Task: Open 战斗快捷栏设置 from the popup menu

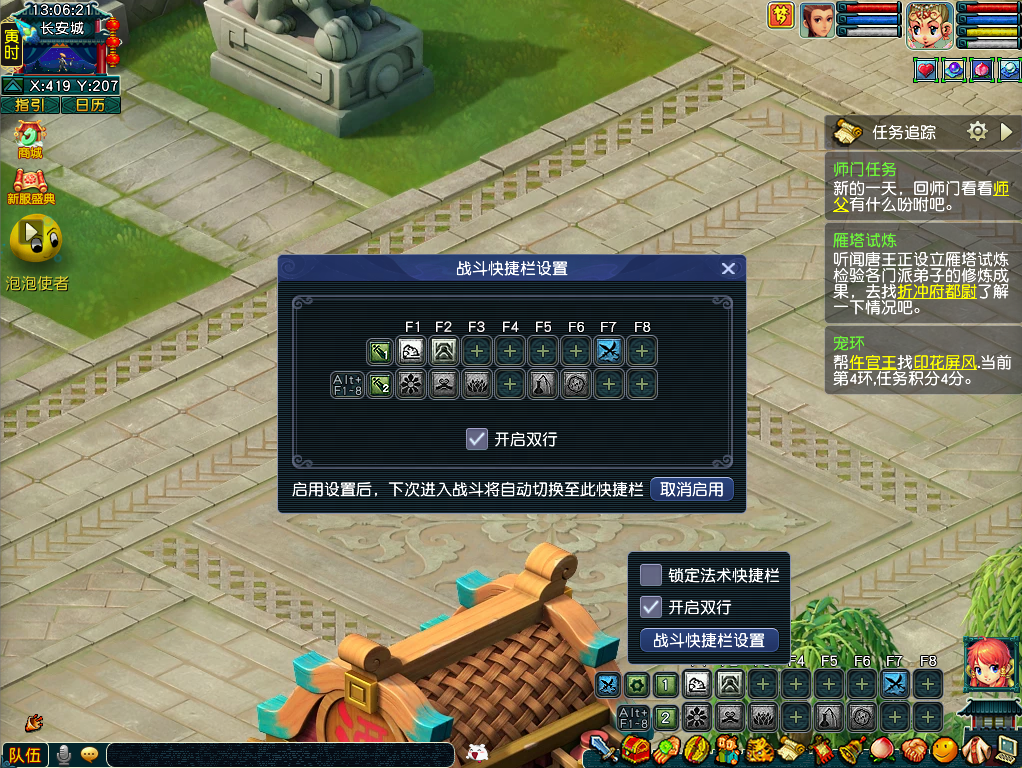Action: (x=709, y=640)
